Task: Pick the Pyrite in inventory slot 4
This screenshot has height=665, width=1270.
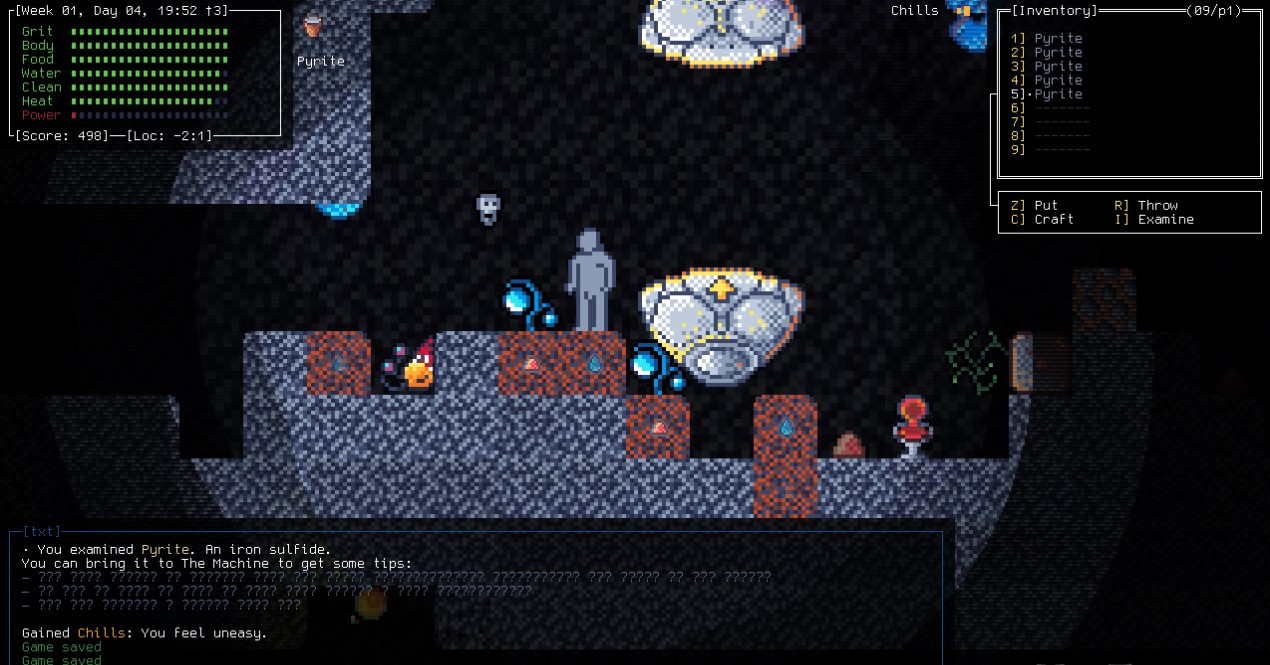Action: click(1058, 80)
